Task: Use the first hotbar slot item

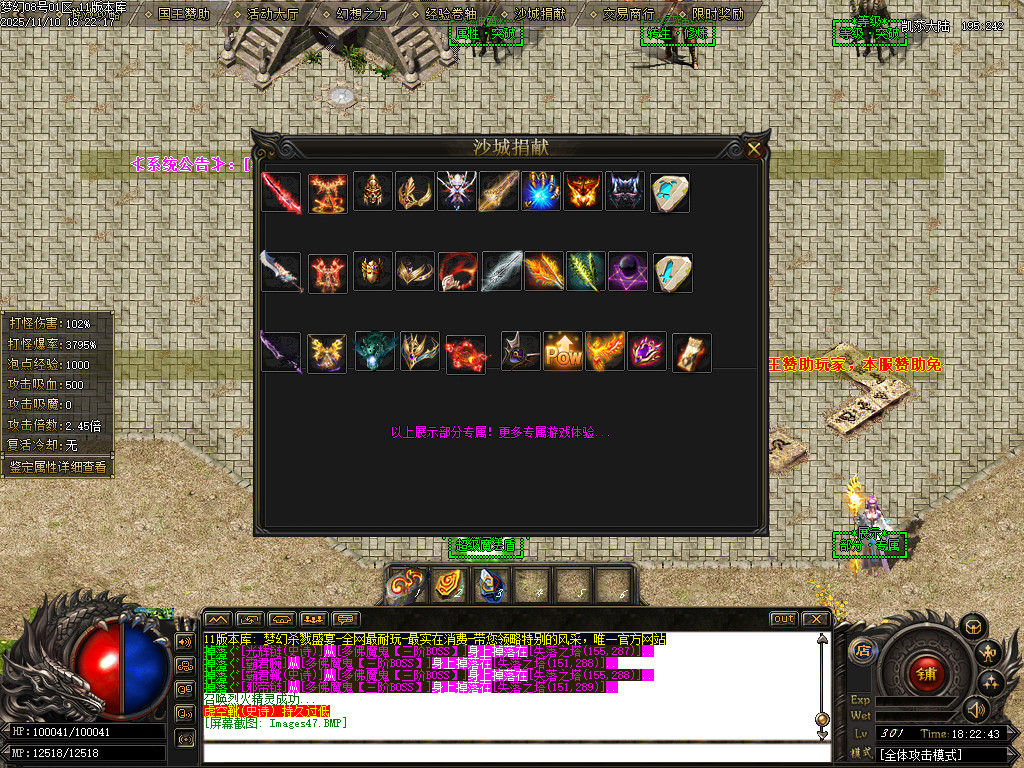Action: [x=406, y=584]
